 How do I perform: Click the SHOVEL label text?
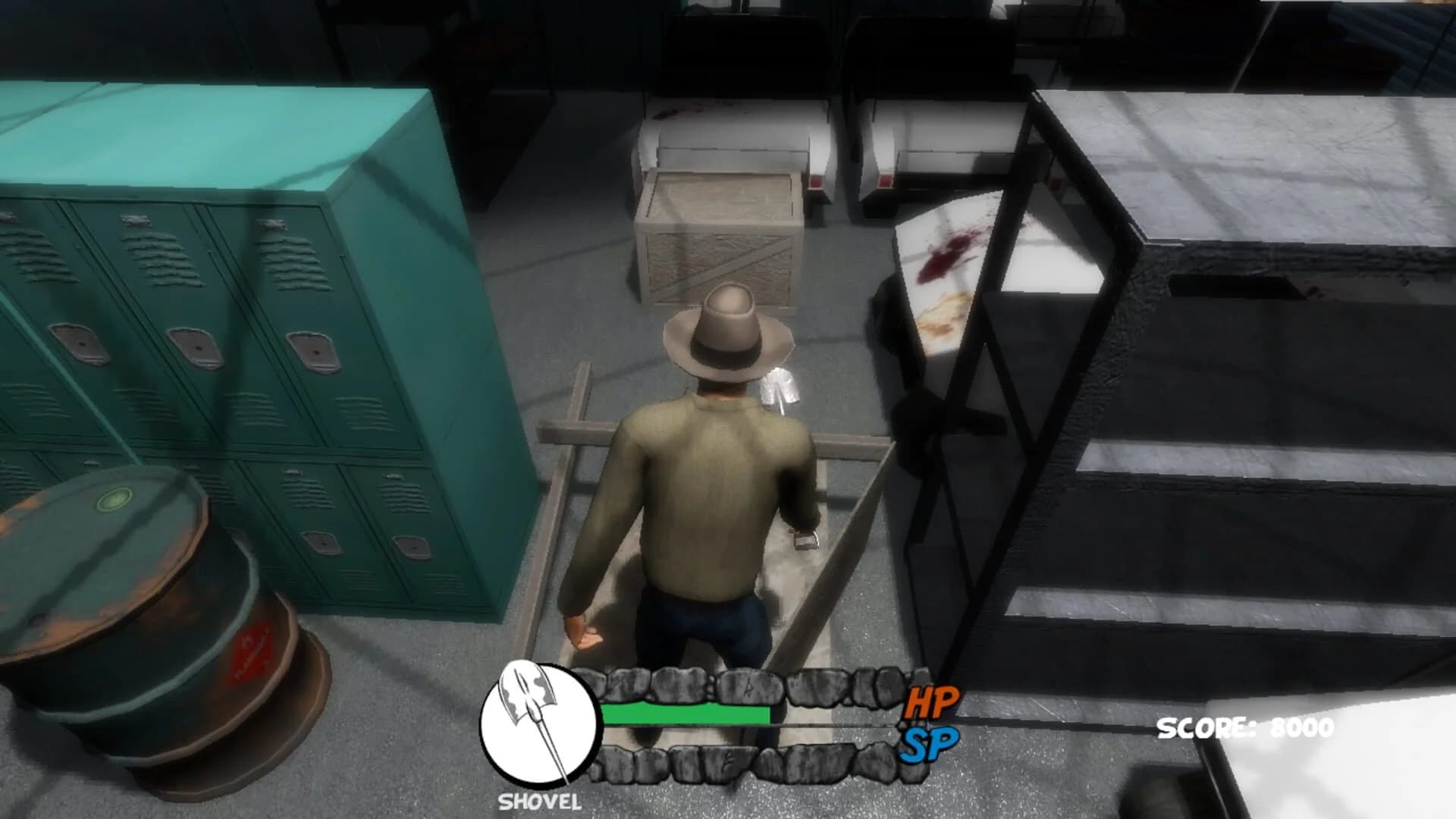coord(538,800)
